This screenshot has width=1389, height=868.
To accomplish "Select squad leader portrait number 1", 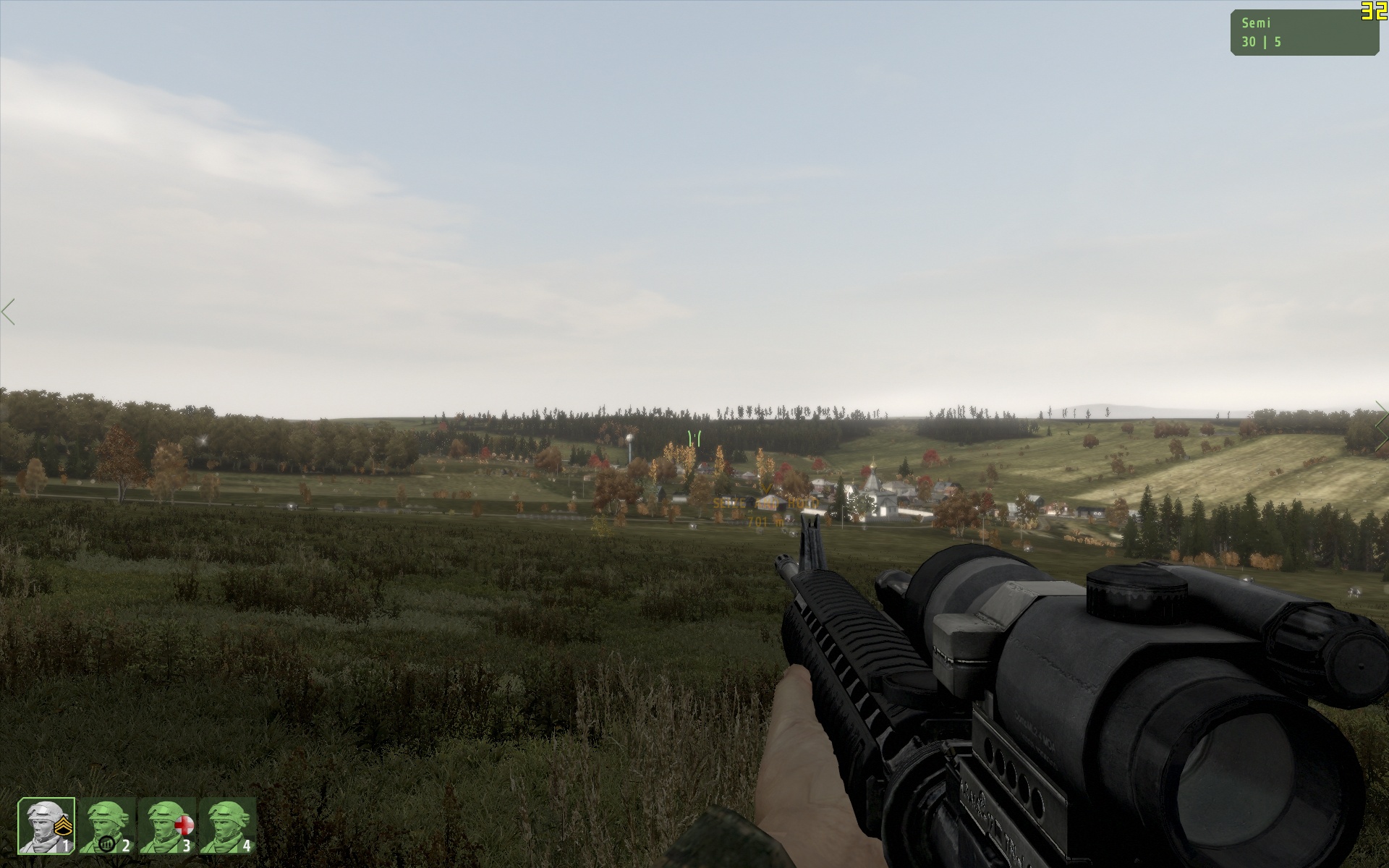I will 46,826.
